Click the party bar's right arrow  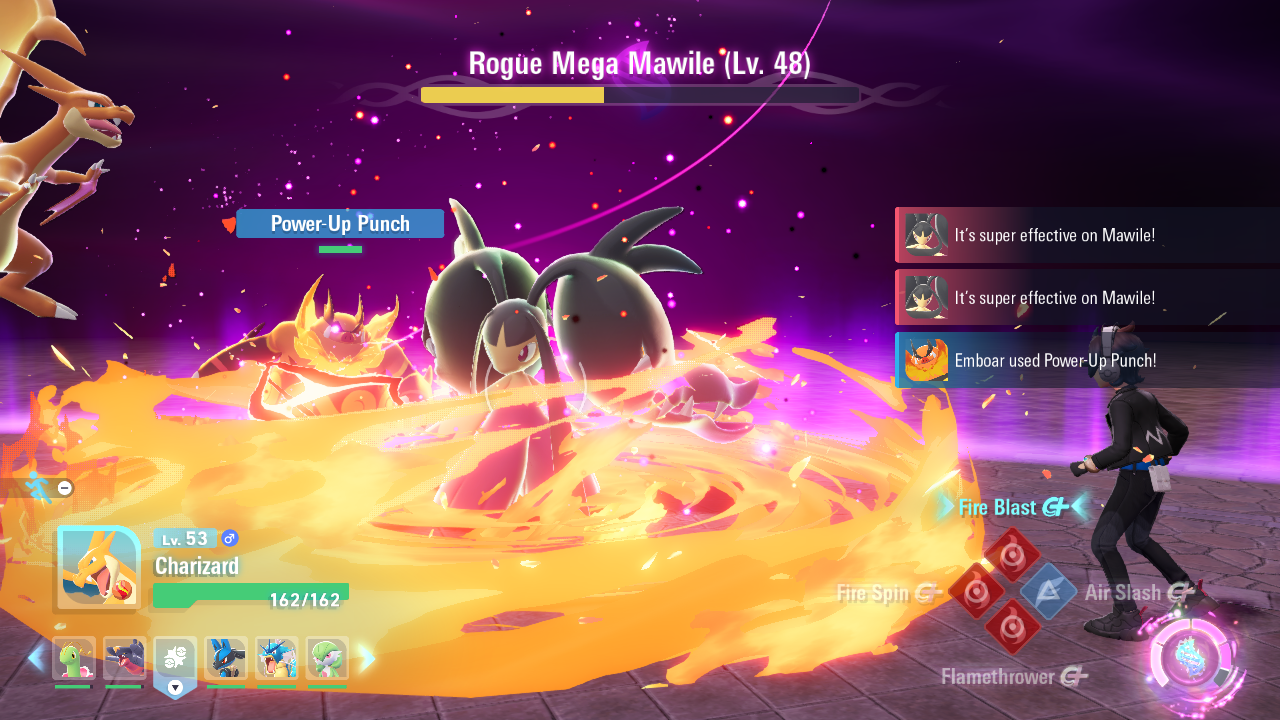click(367, 658)
